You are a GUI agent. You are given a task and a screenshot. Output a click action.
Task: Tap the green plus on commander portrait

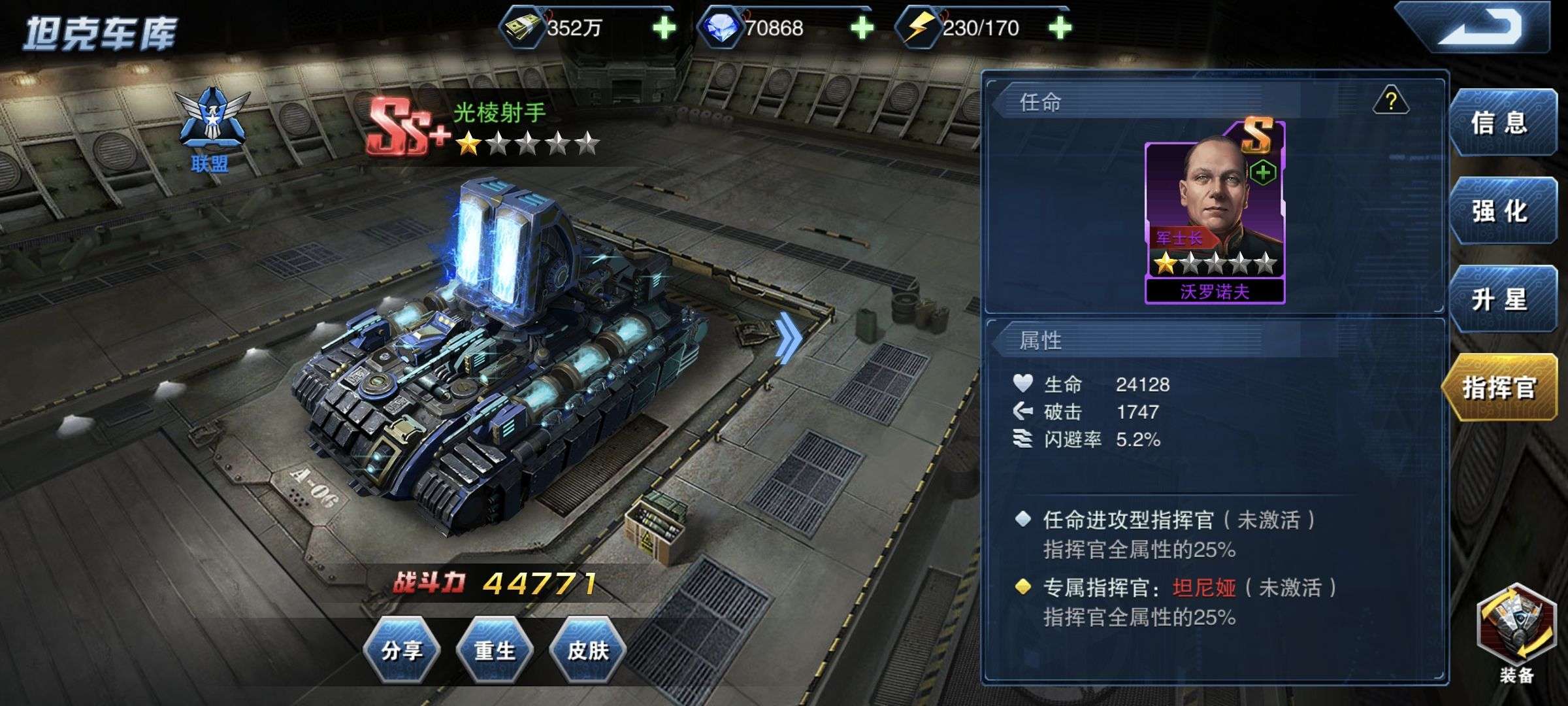coord(1263,173)
